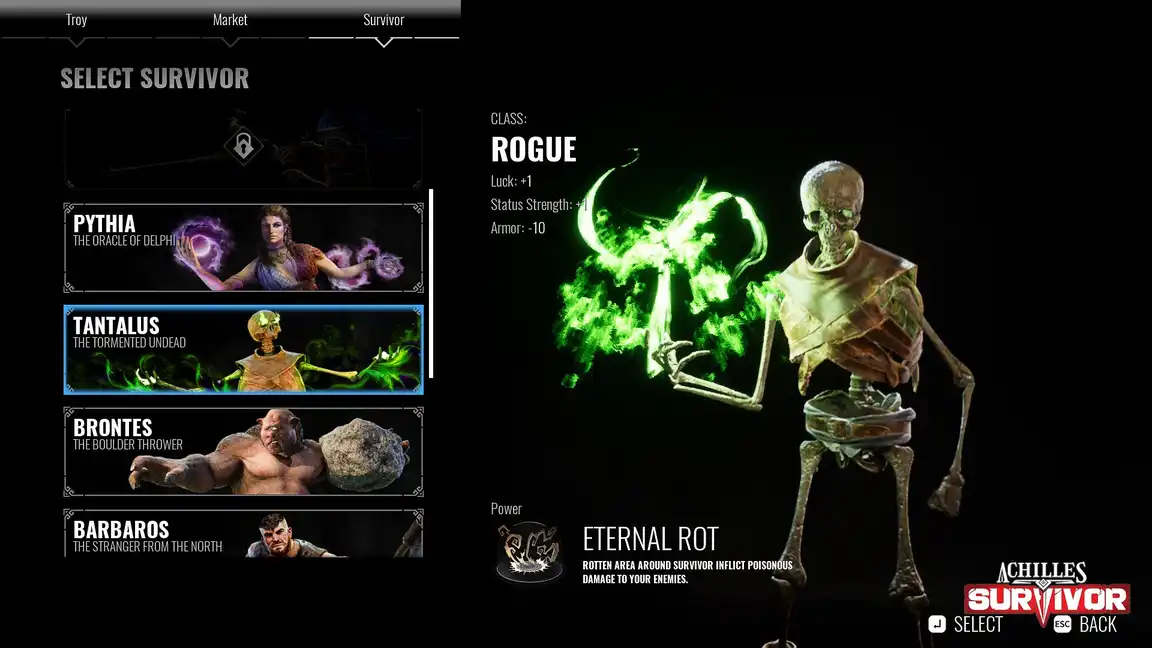The height and width of the screenshot is (648, 1152).
Task: Pick Tantalus, the Tormented Undead
Action: (x=243, y=350)
